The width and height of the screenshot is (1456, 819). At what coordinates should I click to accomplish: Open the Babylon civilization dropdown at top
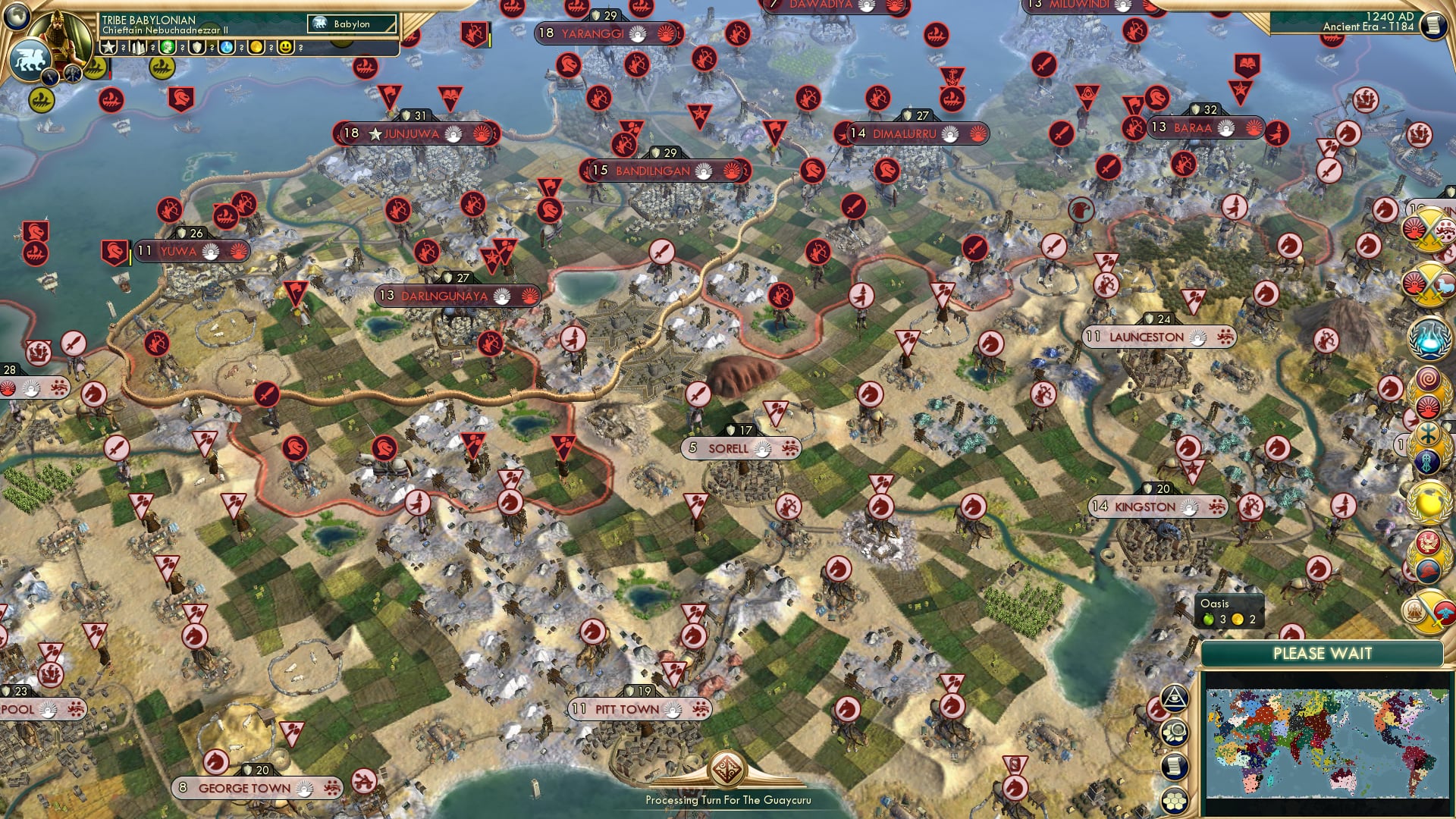click(x=353, y=24)
